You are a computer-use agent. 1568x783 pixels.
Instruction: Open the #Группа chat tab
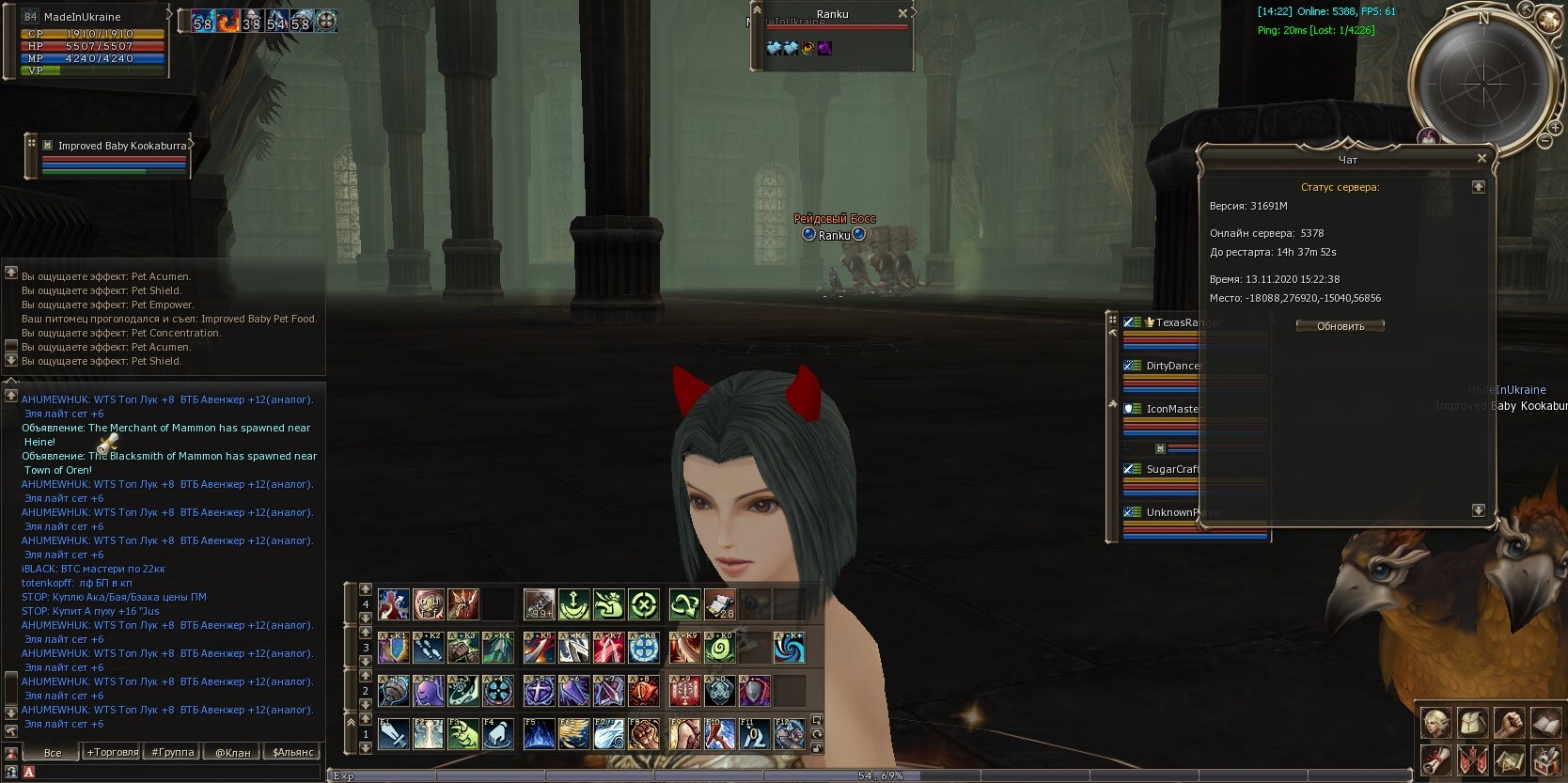[x=173, y=752]
